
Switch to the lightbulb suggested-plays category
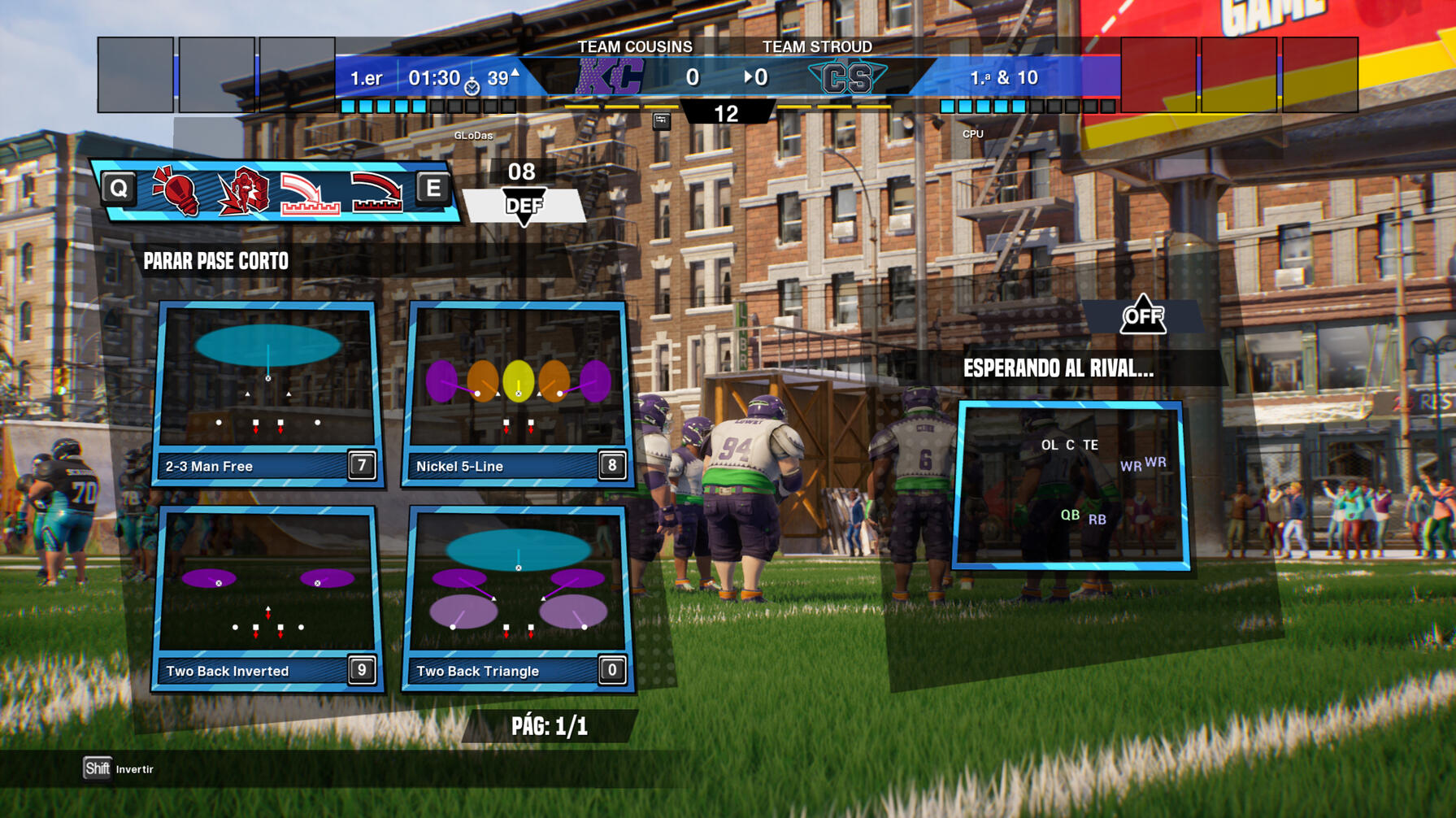[x=176, y=192]
